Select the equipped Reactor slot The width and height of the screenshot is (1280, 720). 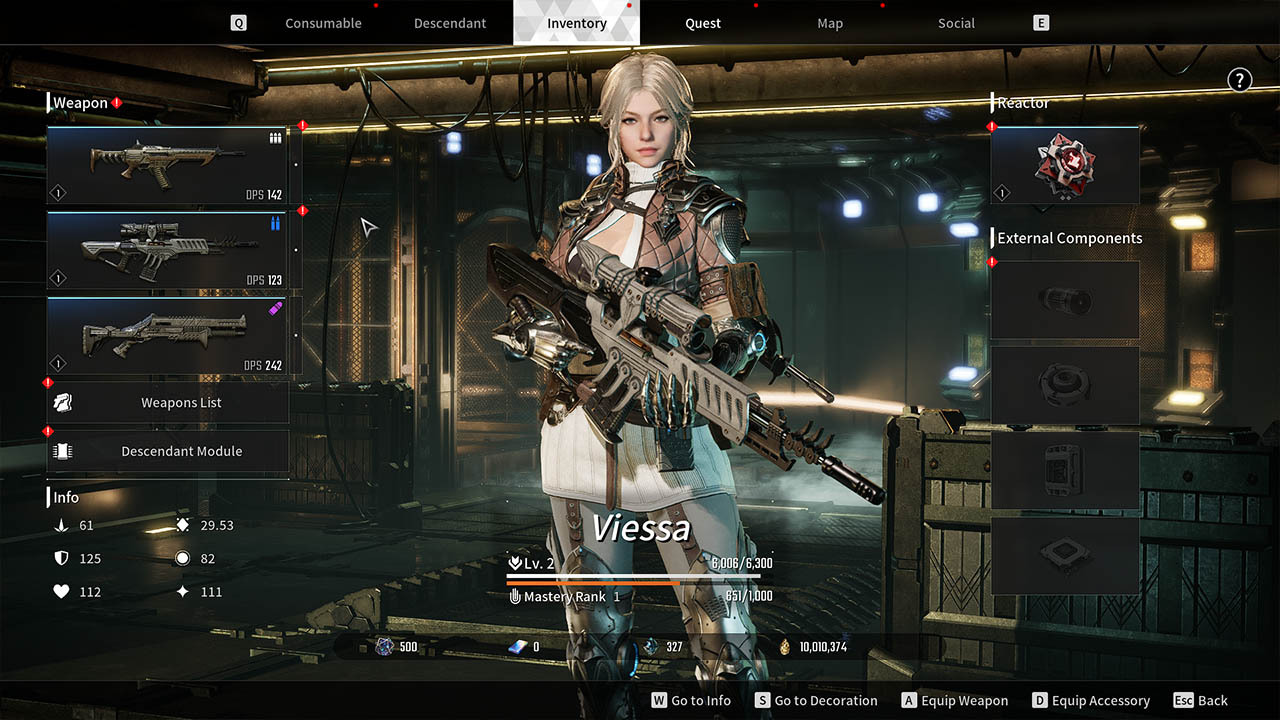1065,165
